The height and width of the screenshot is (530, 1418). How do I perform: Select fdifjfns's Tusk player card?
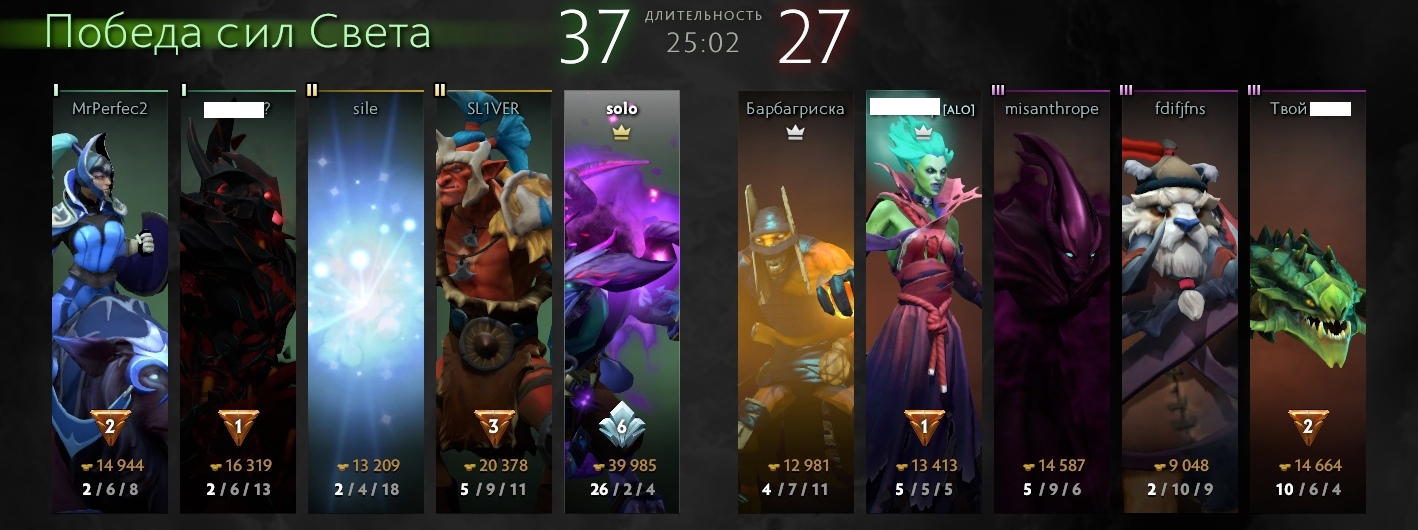click(x=1180, y=300)
